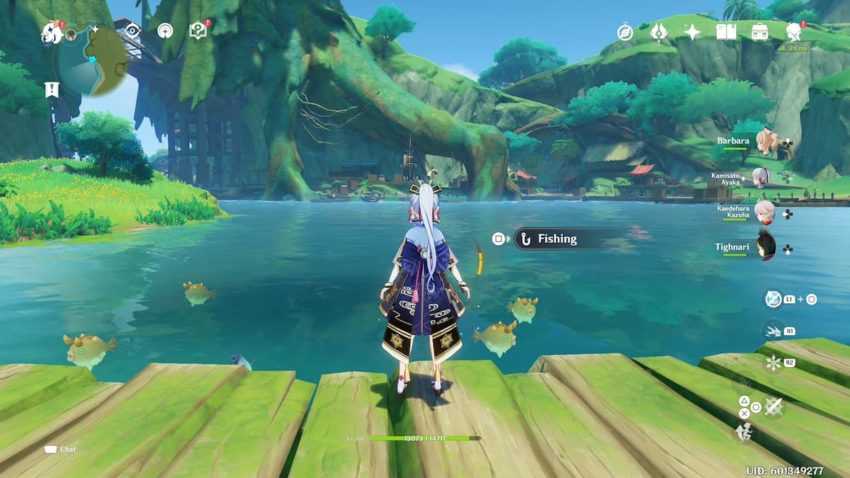Open the four-point star Wish icon

[692, 32]
